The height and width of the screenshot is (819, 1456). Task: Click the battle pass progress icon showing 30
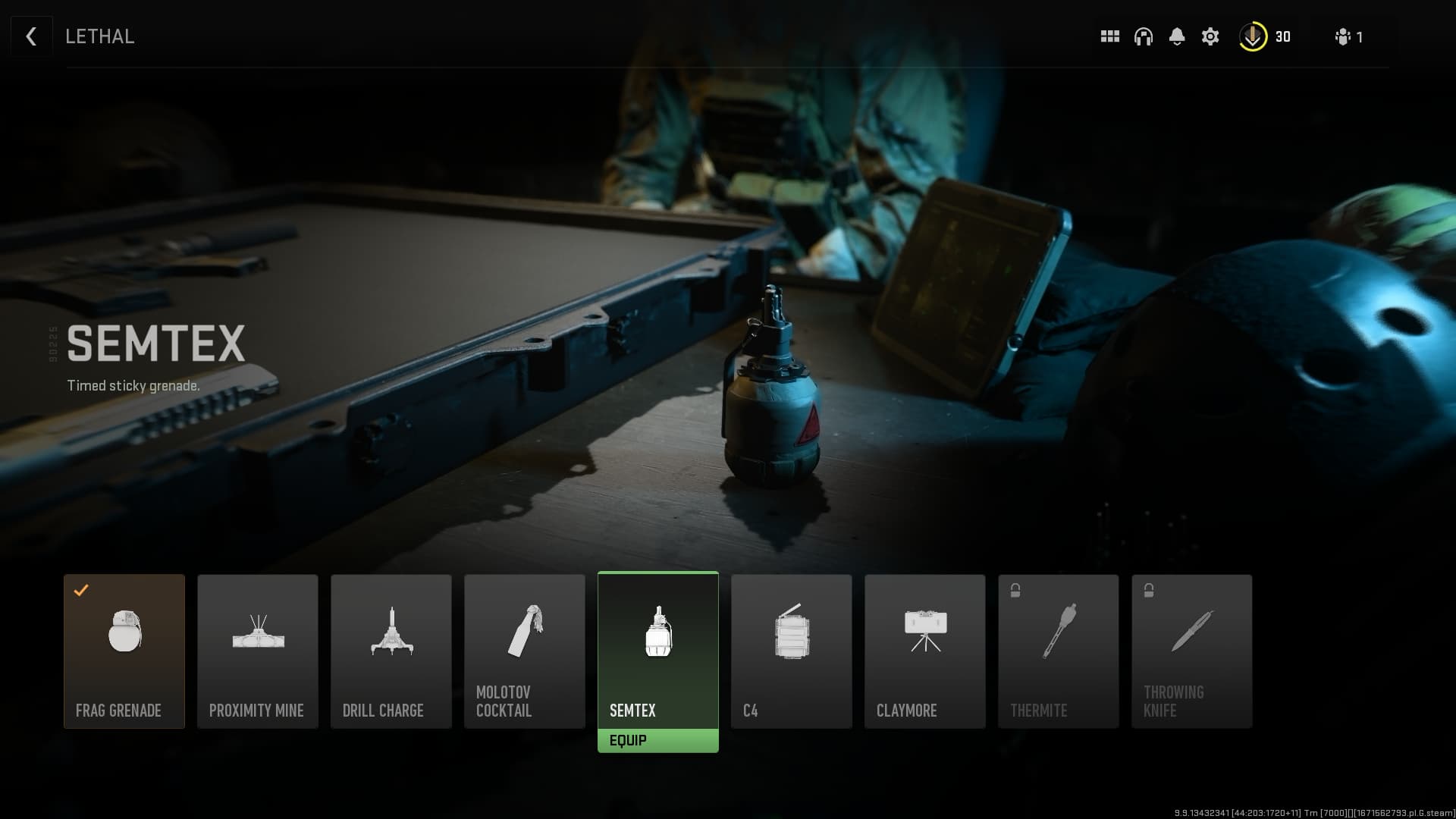coord(1253,36)
